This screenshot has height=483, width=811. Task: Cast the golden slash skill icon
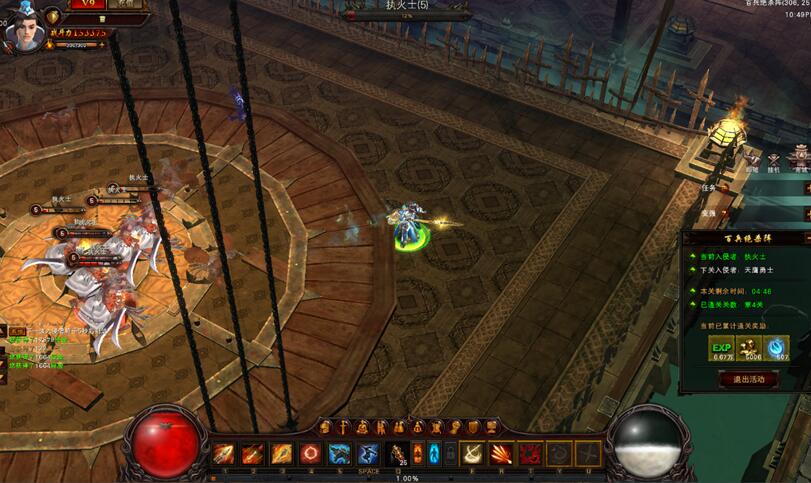471,453
